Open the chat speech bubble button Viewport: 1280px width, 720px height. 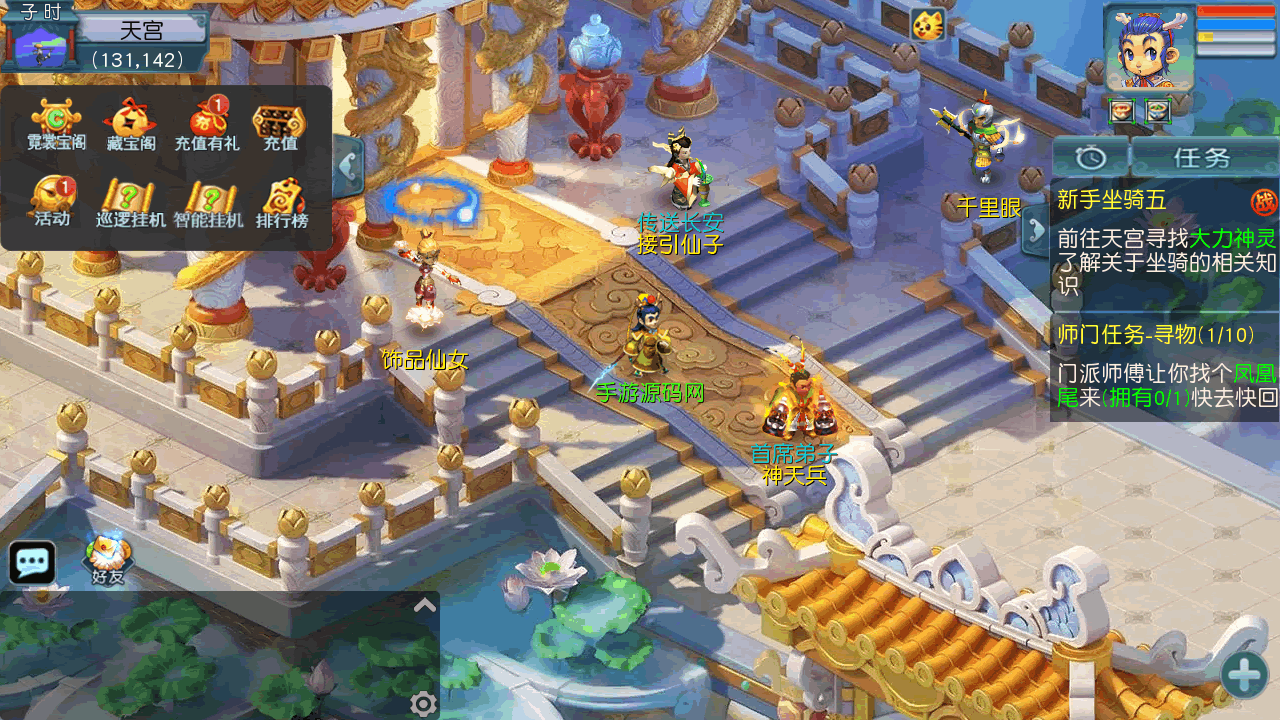tap(32, 562)
